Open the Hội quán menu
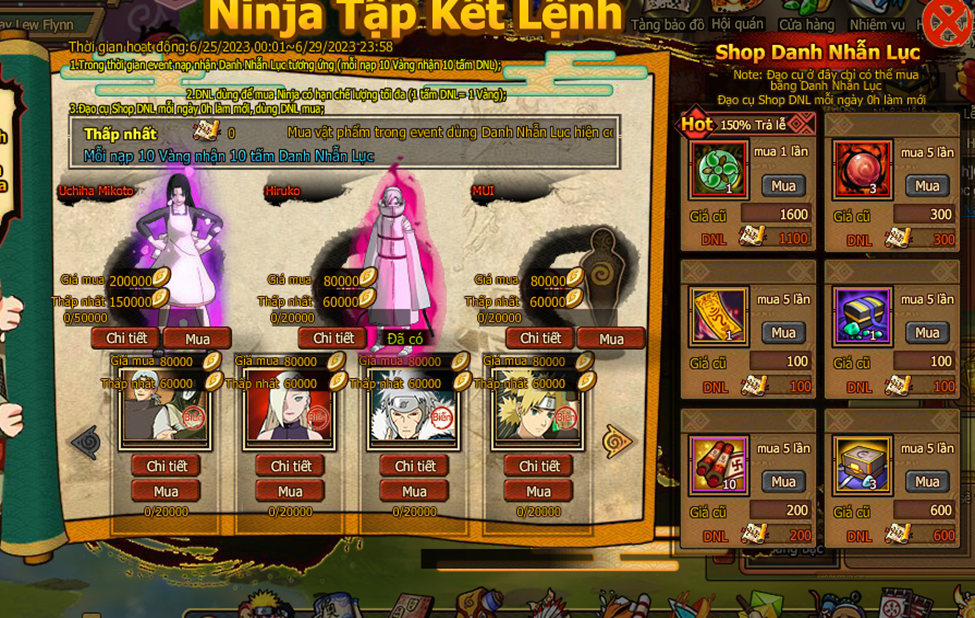Viewport: 975px width, 618px height. 737,22
